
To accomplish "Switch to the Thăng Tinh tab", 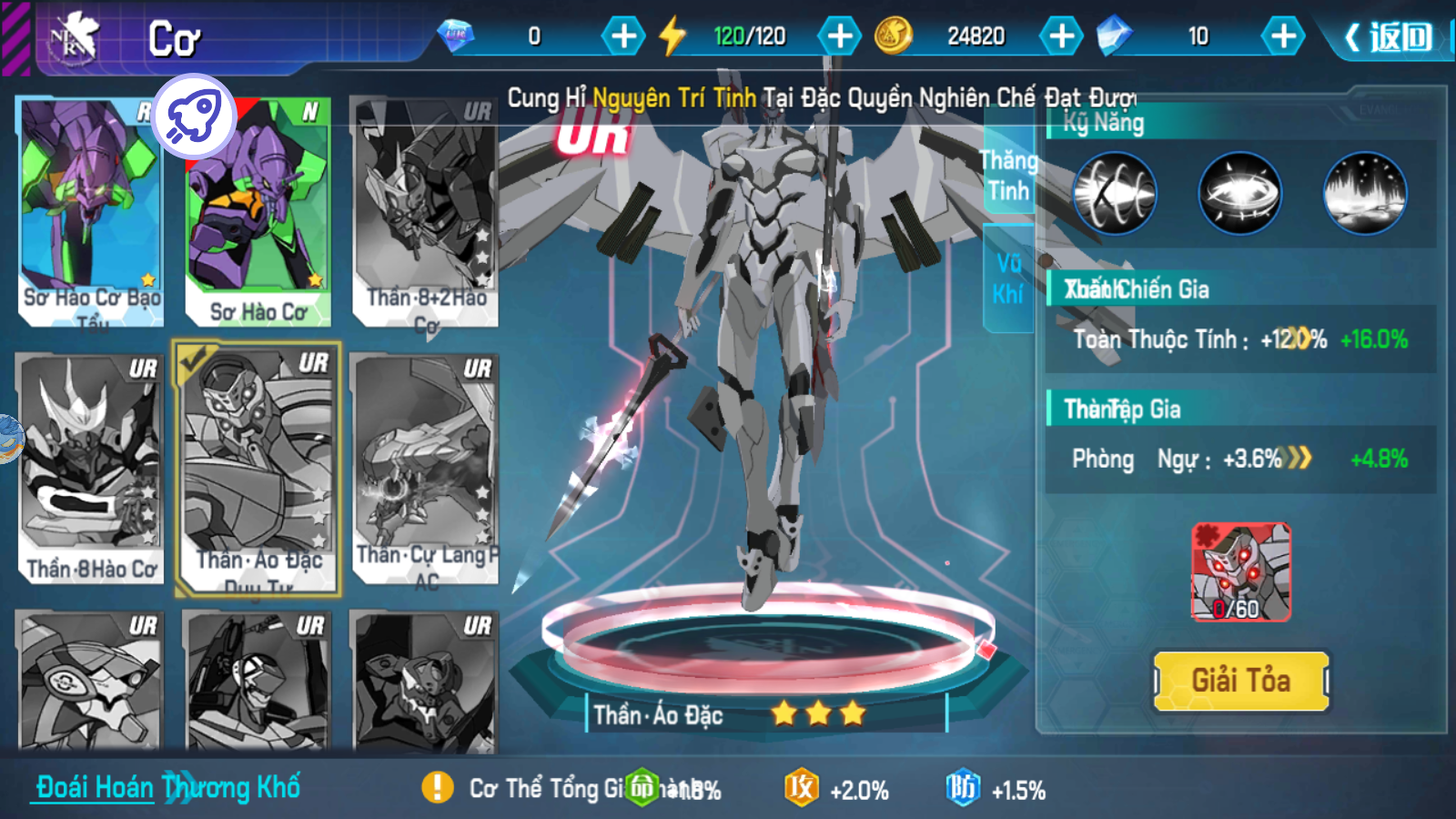I will [1008, 177].
